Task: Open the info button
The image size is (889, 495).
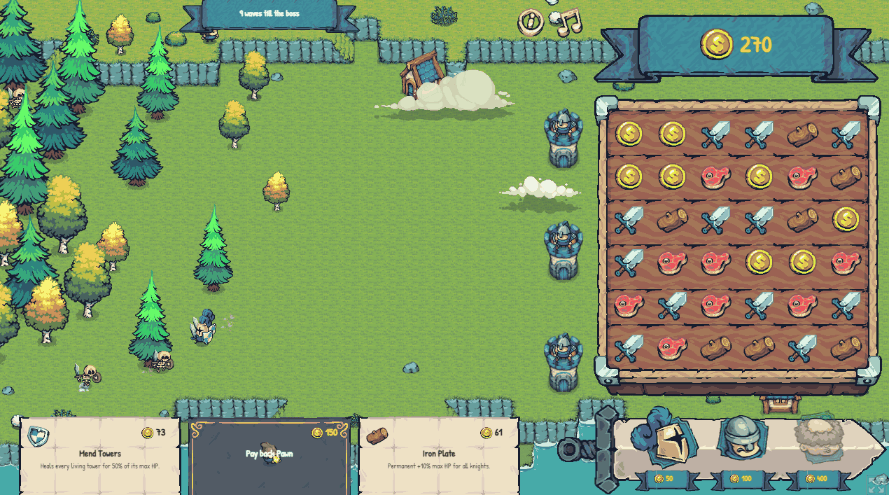Action: 531,21
